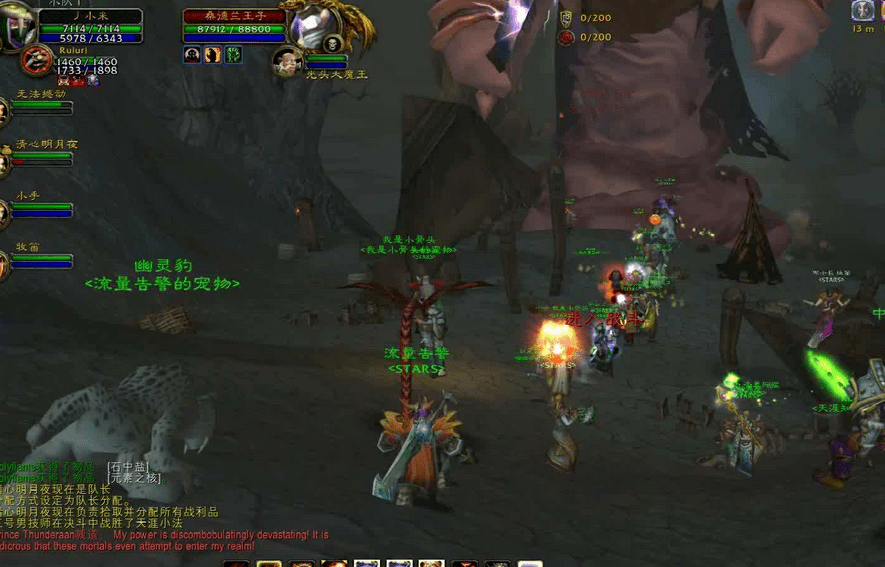Inspect the skull debuff on the target
Screen dimensions: 885x567
coord(192,55)
